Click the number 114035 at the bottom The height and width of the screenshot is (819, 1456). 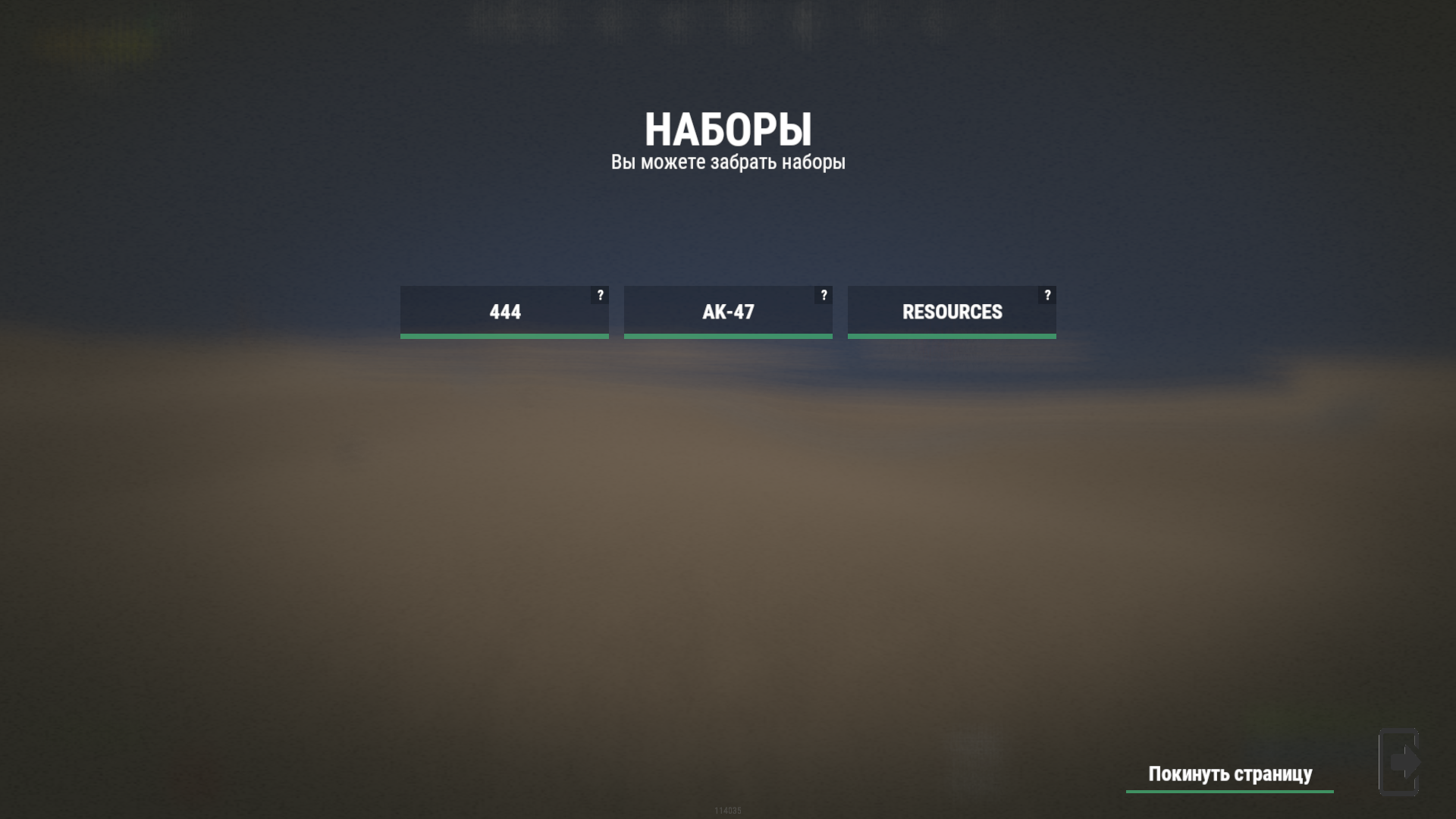(x=727, y=810)
